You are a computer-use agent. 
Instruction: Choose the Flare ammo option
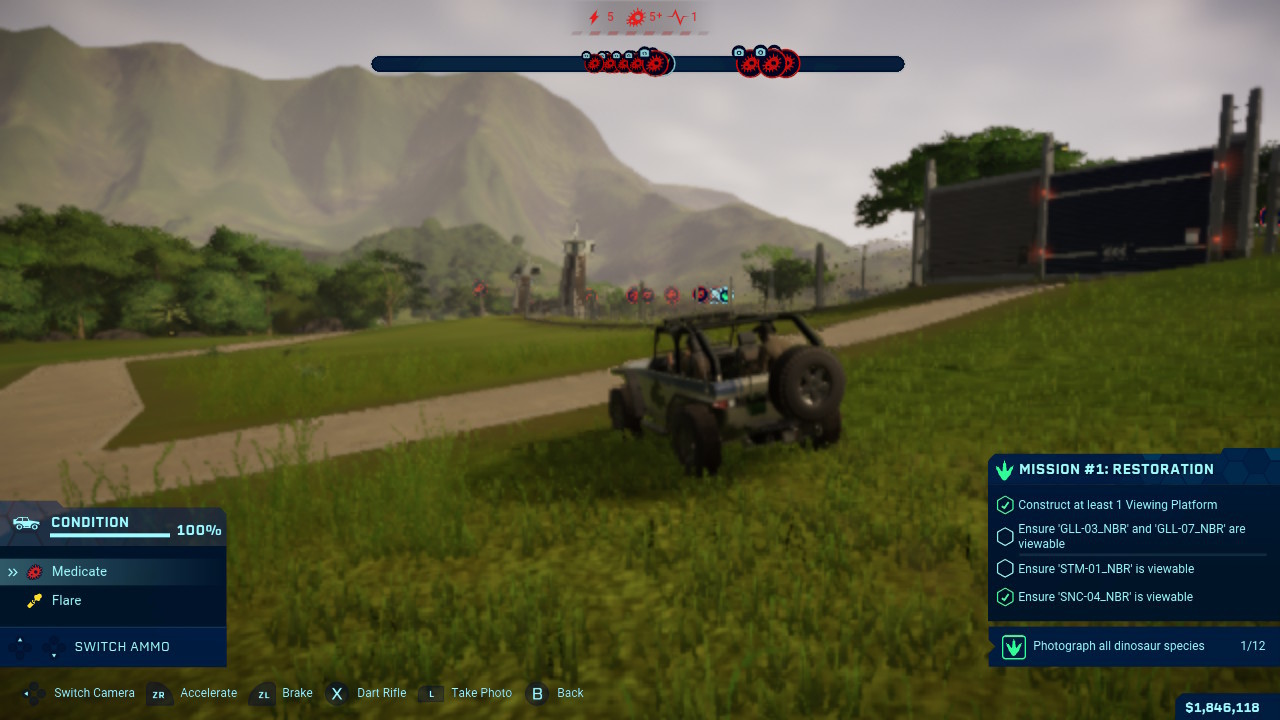67,601
